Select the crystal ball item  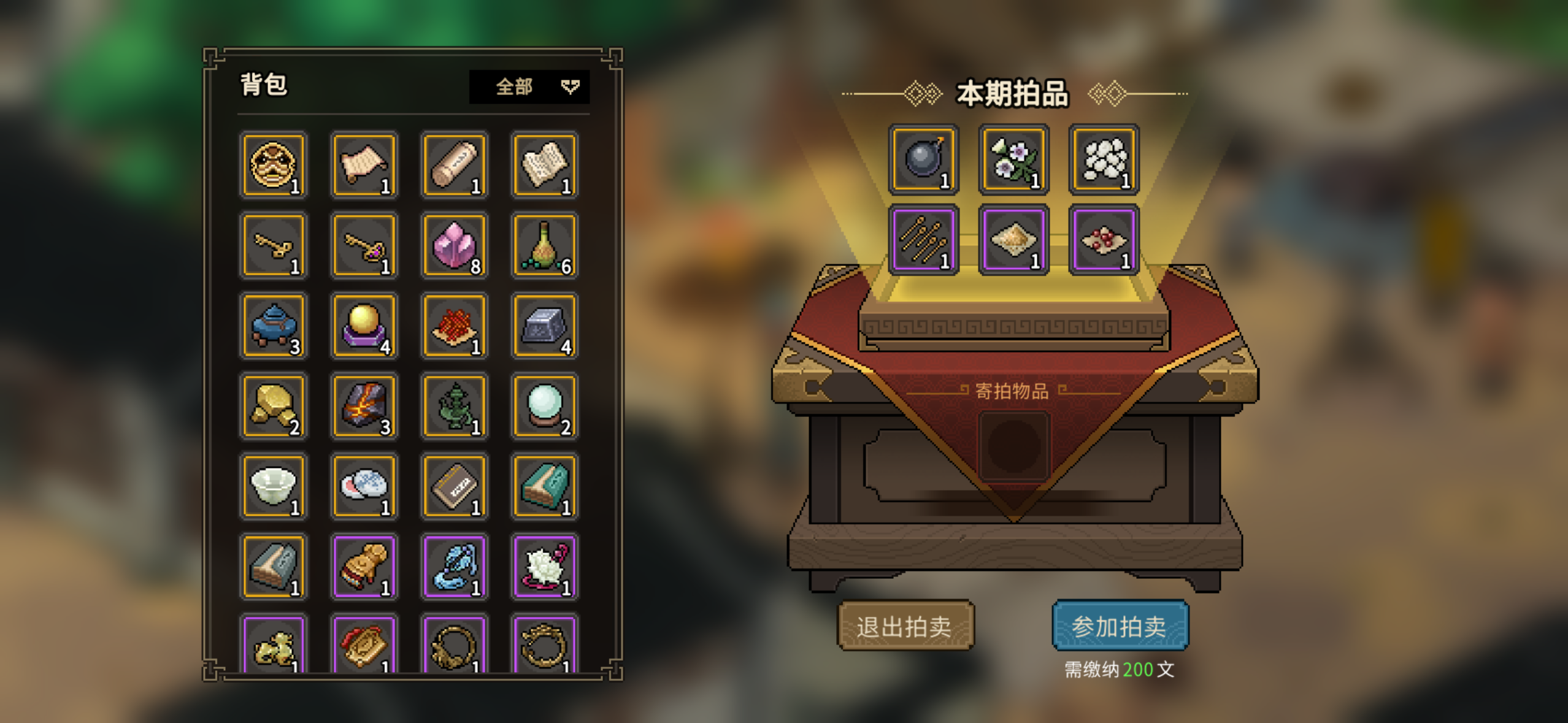tap(545, 406)
